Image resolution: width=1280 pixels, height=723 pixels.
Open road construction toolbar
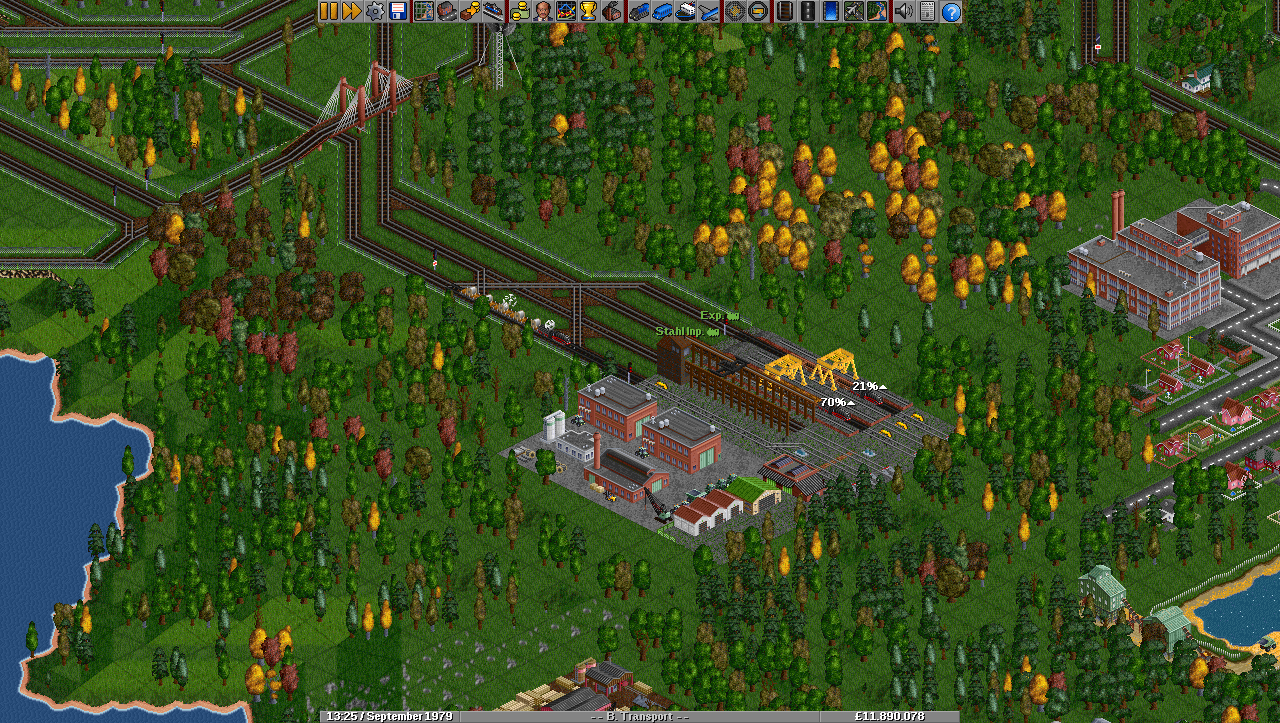click(x=807, y=11)
